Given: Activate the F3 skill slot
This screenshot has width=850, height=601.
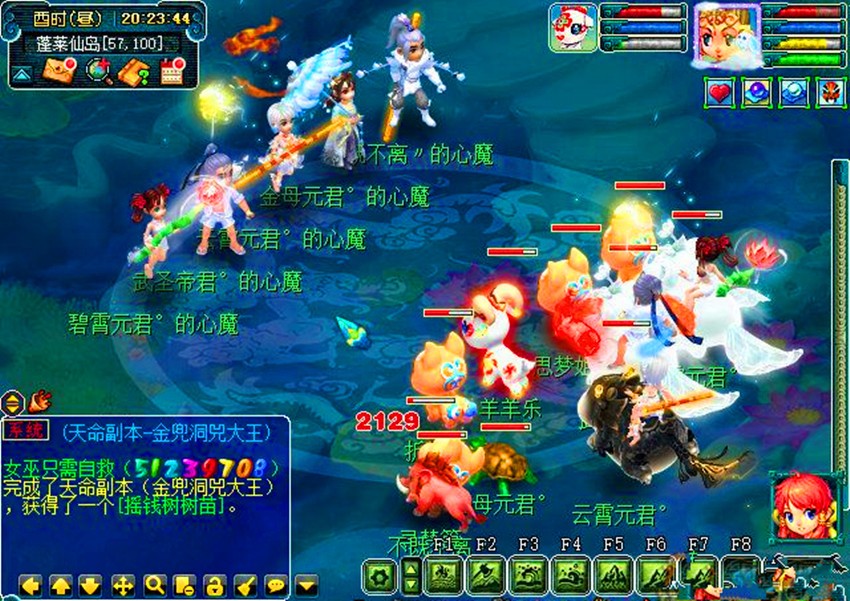Looking at the screenshot, I should pyautogui.click(x=528, y=577).
